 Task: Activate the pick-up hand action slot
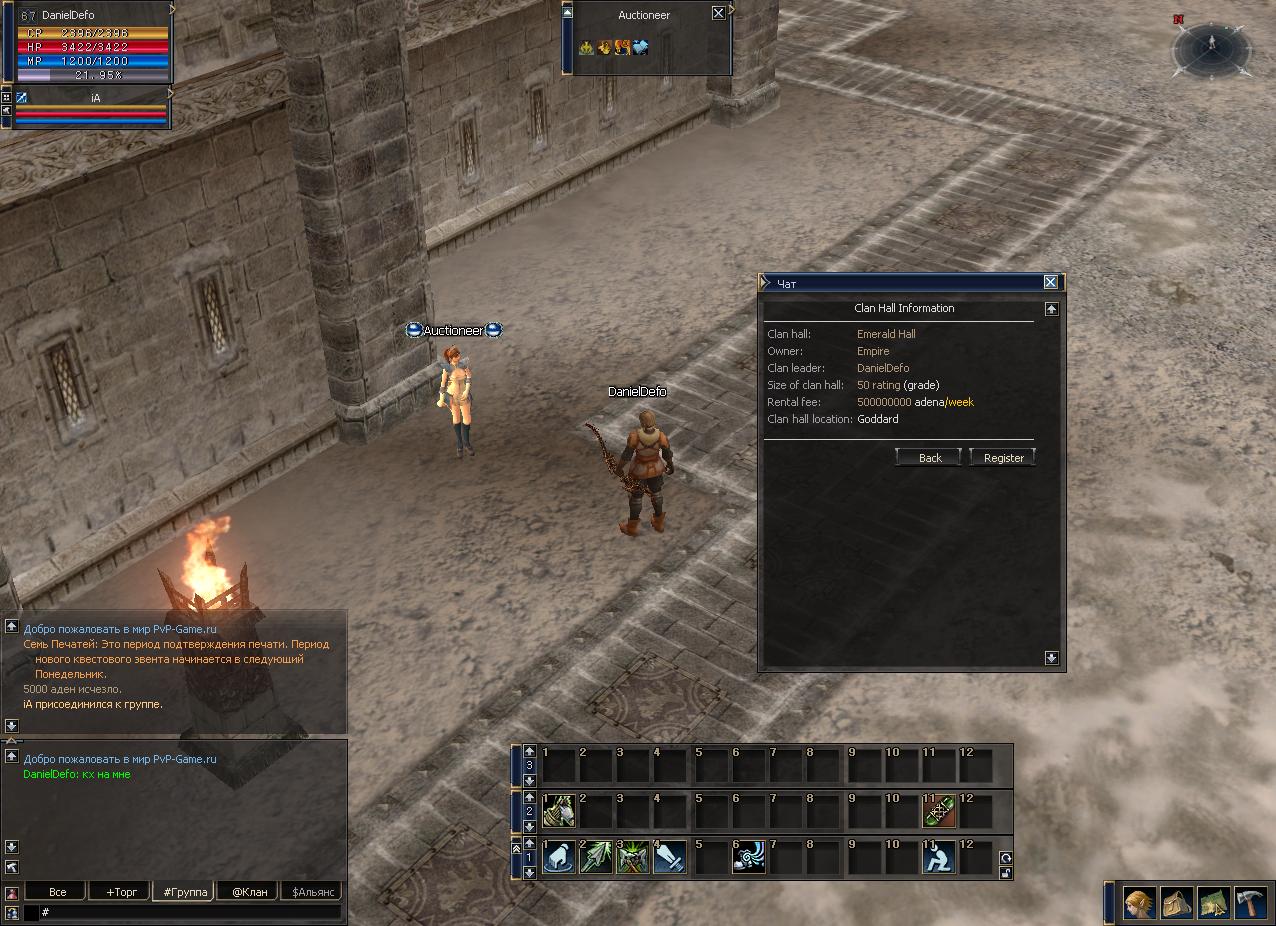point(558,858)
